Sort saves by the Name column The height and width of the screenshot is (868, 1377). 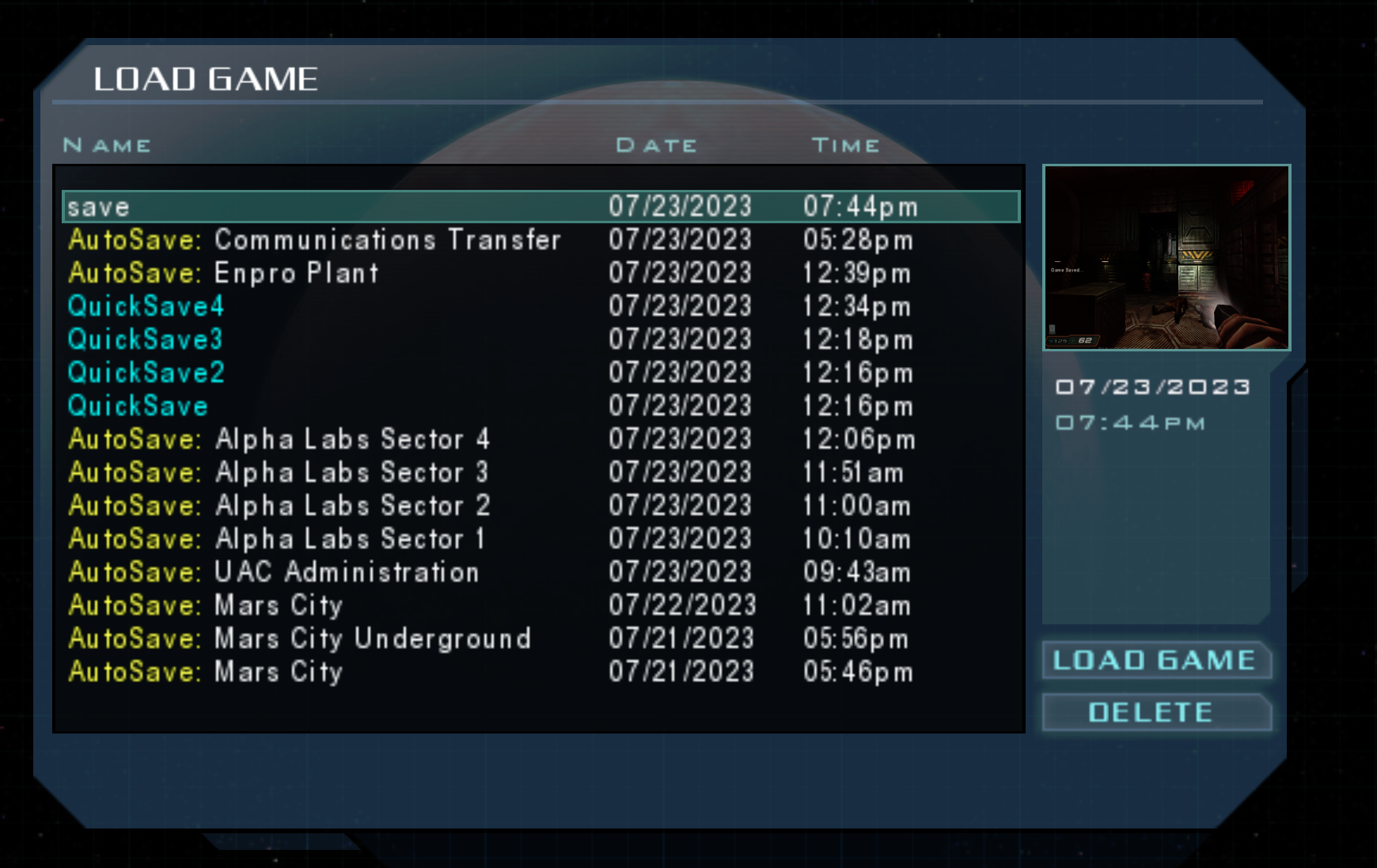[108, 145]
